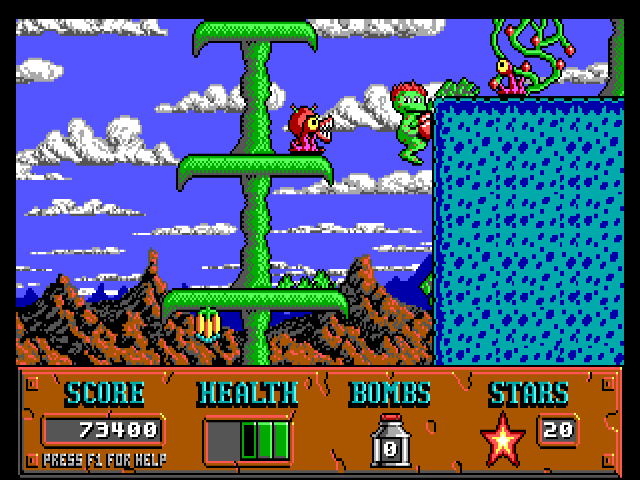This screenshot has width=640, height=480.
Task: Select the bomb canister icon
Action: pos(390,442)
